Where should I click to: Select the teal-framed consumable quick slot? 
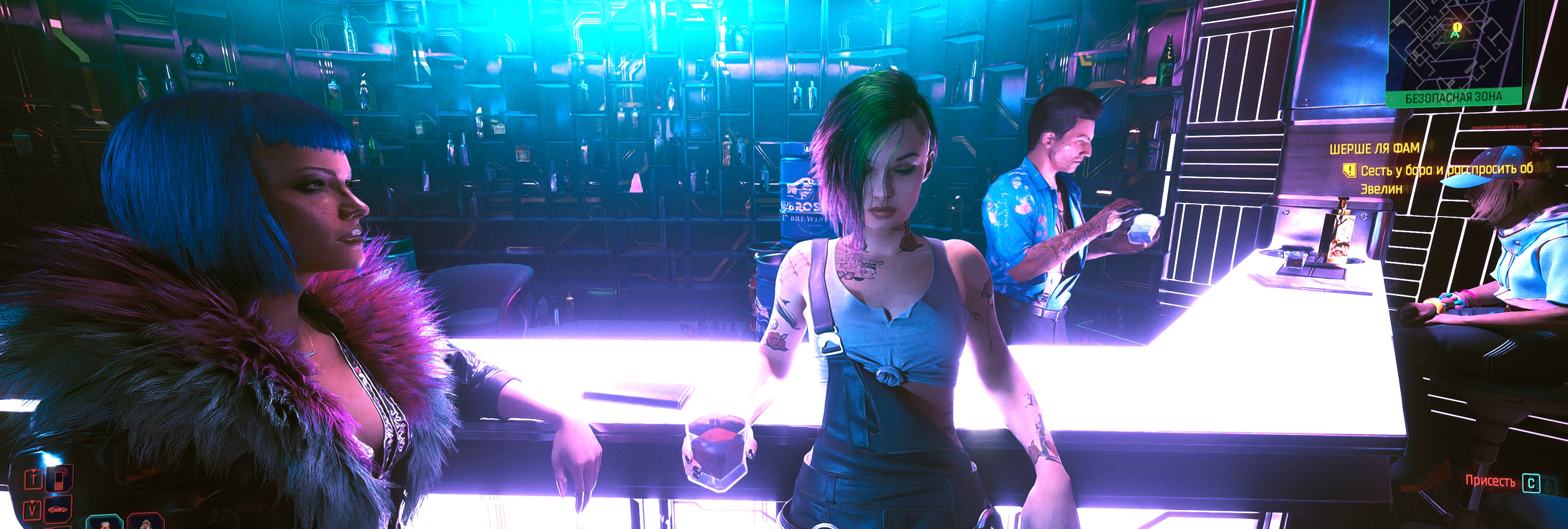click(x=105, y=522)
